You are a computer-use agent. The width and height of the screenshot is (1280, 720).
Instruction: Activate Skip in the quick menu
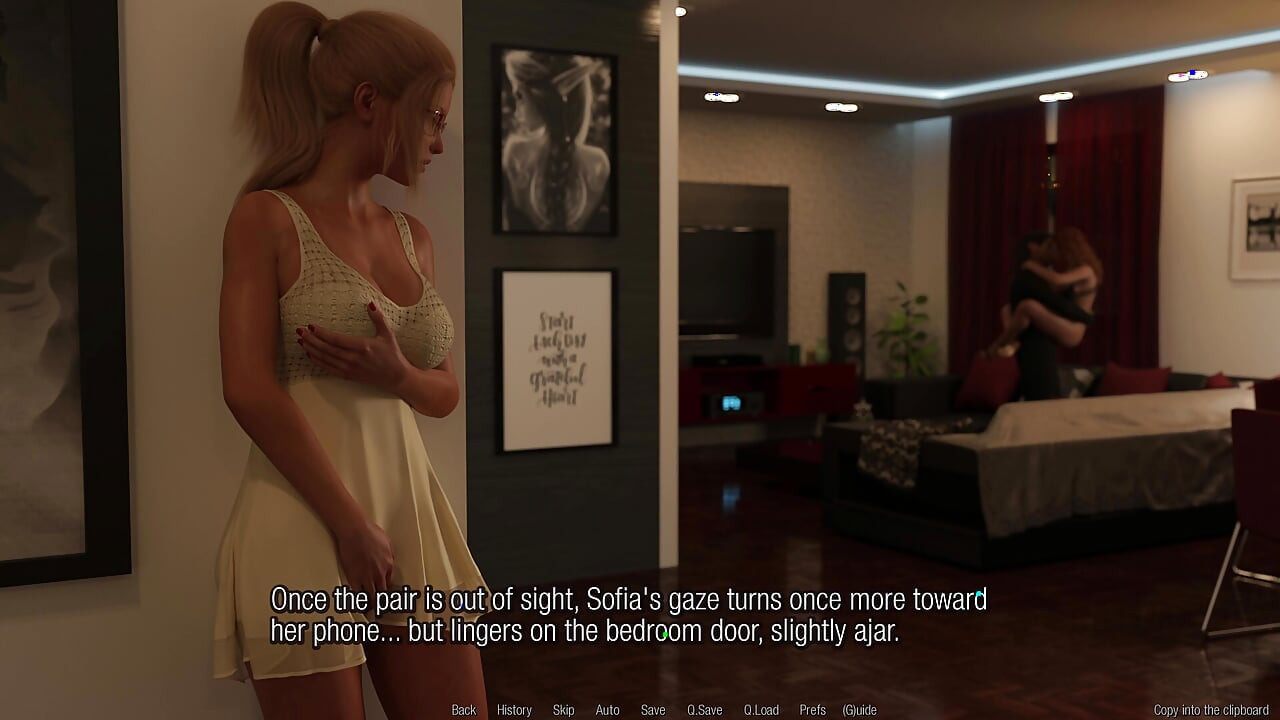pyautogui.click(x=563, y=710)
